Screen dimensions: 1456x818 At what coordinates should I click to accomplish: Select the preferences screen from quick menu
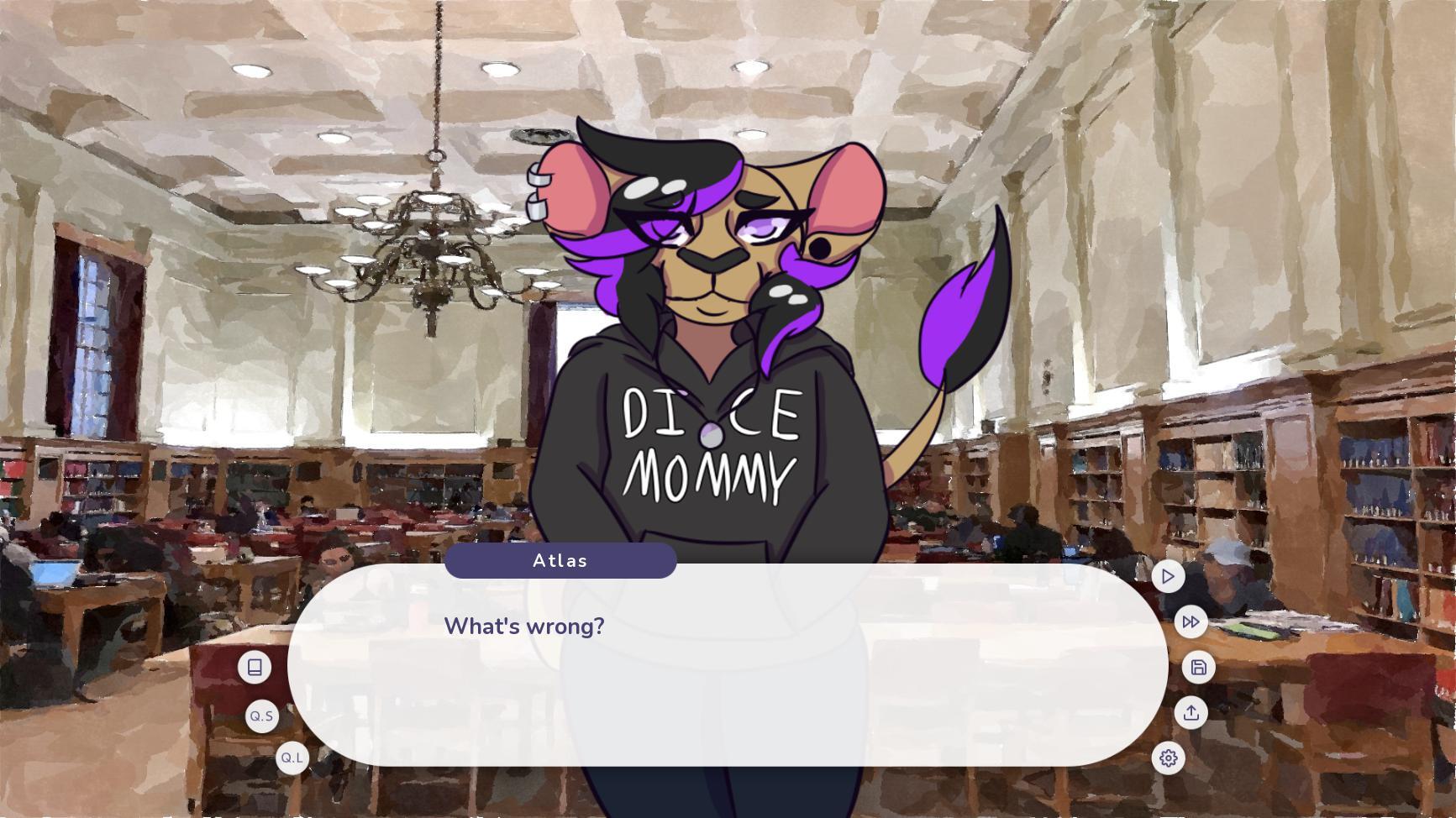(x=1170, y=758)
